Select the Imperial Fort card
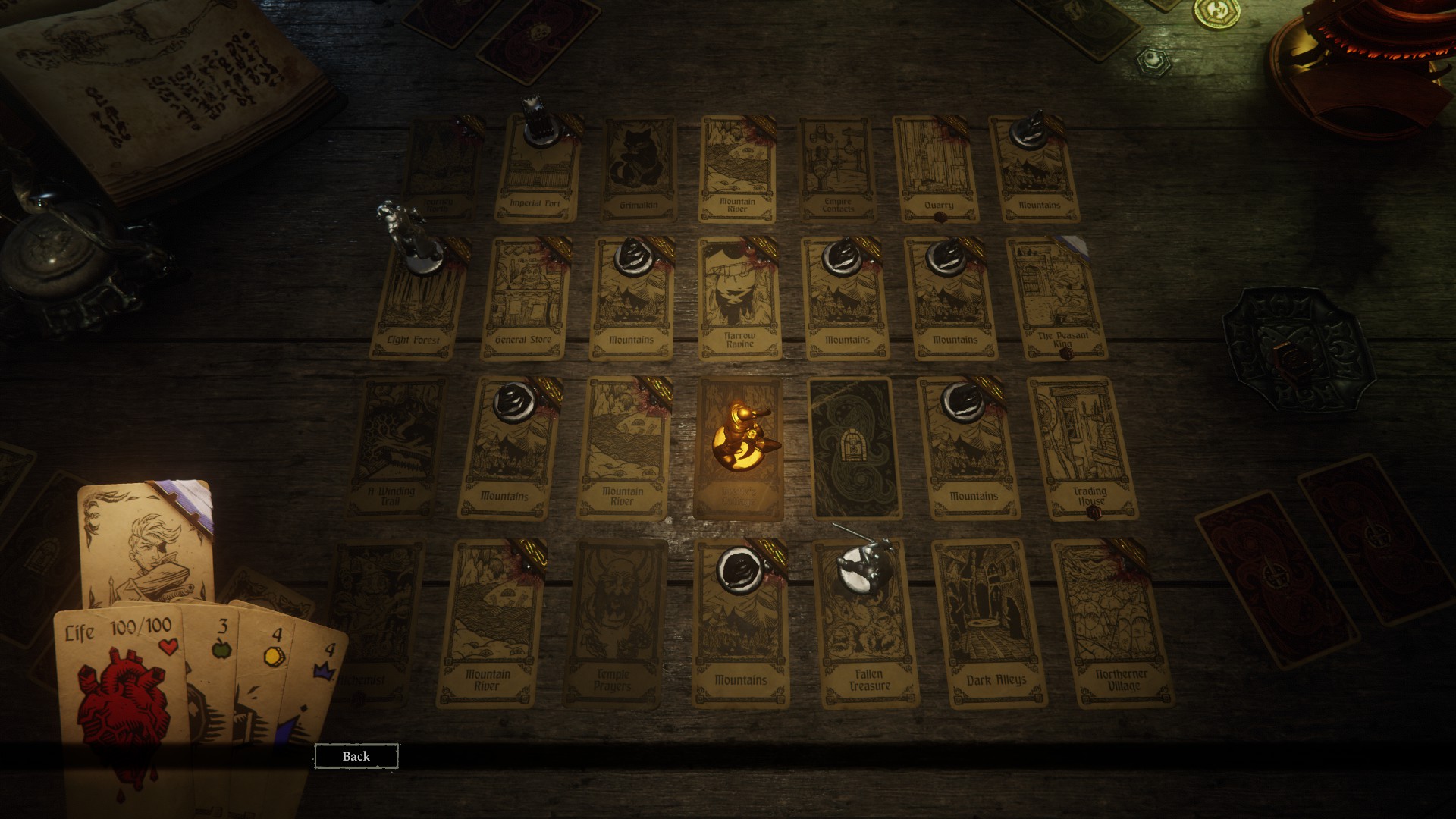 click(x=537, y=171)
